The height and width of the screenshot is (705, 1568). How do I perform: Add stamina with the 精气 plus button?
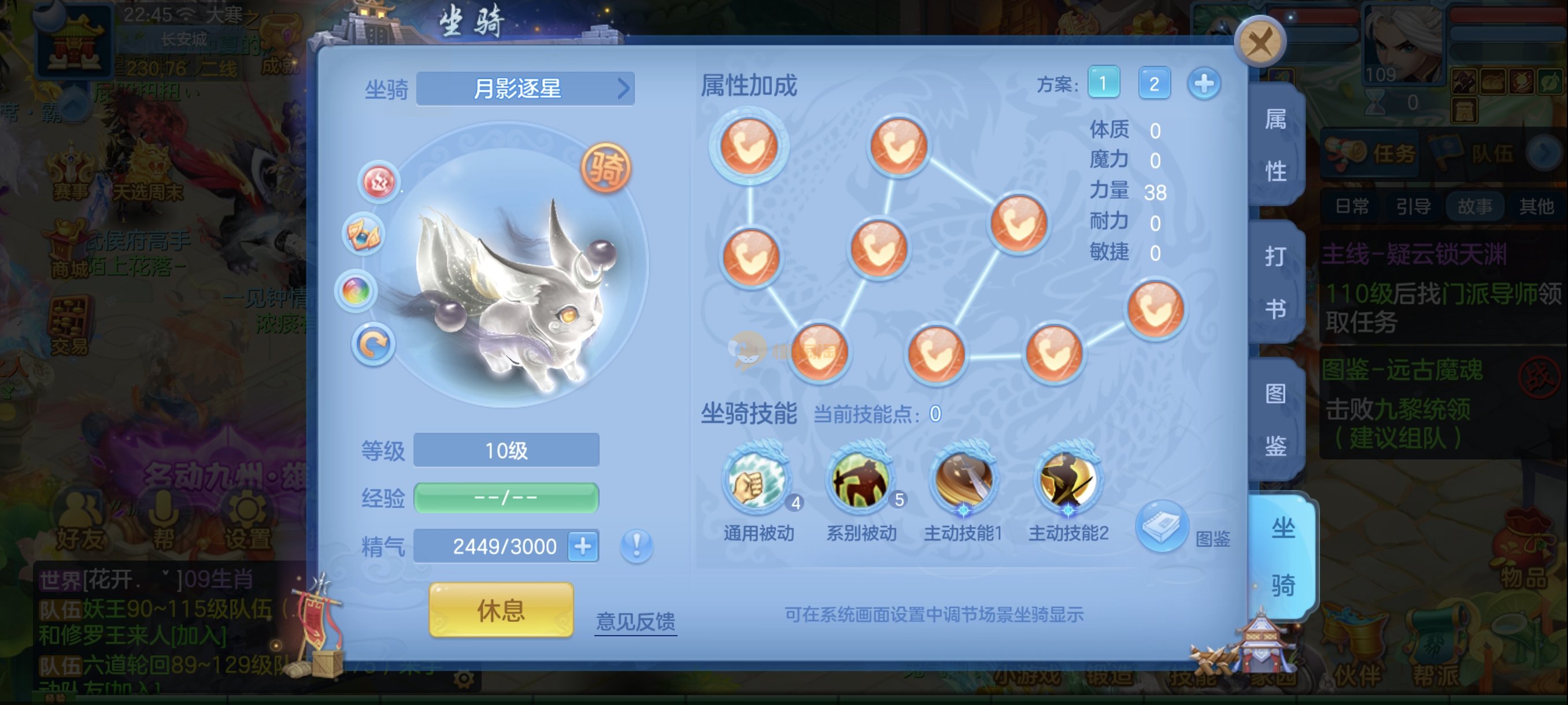coord(583,546)
